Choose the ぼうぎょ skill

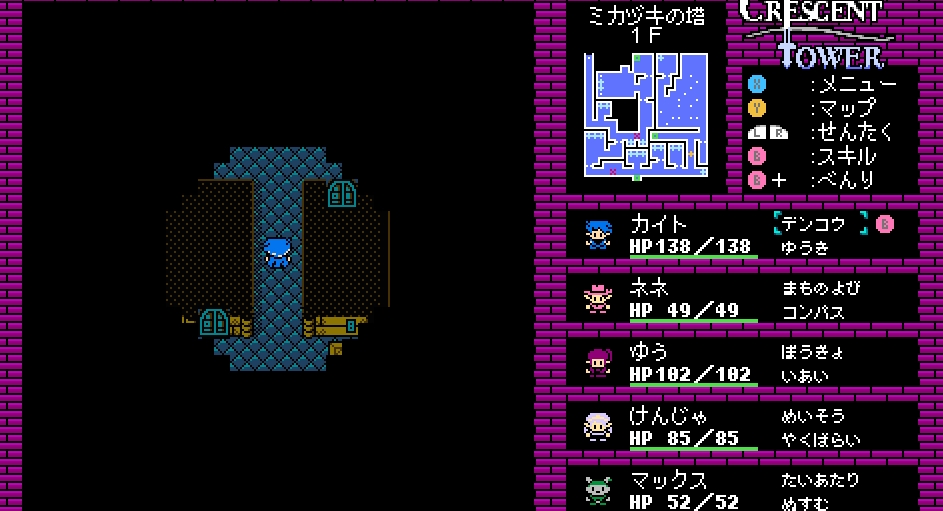coord(812,352)
